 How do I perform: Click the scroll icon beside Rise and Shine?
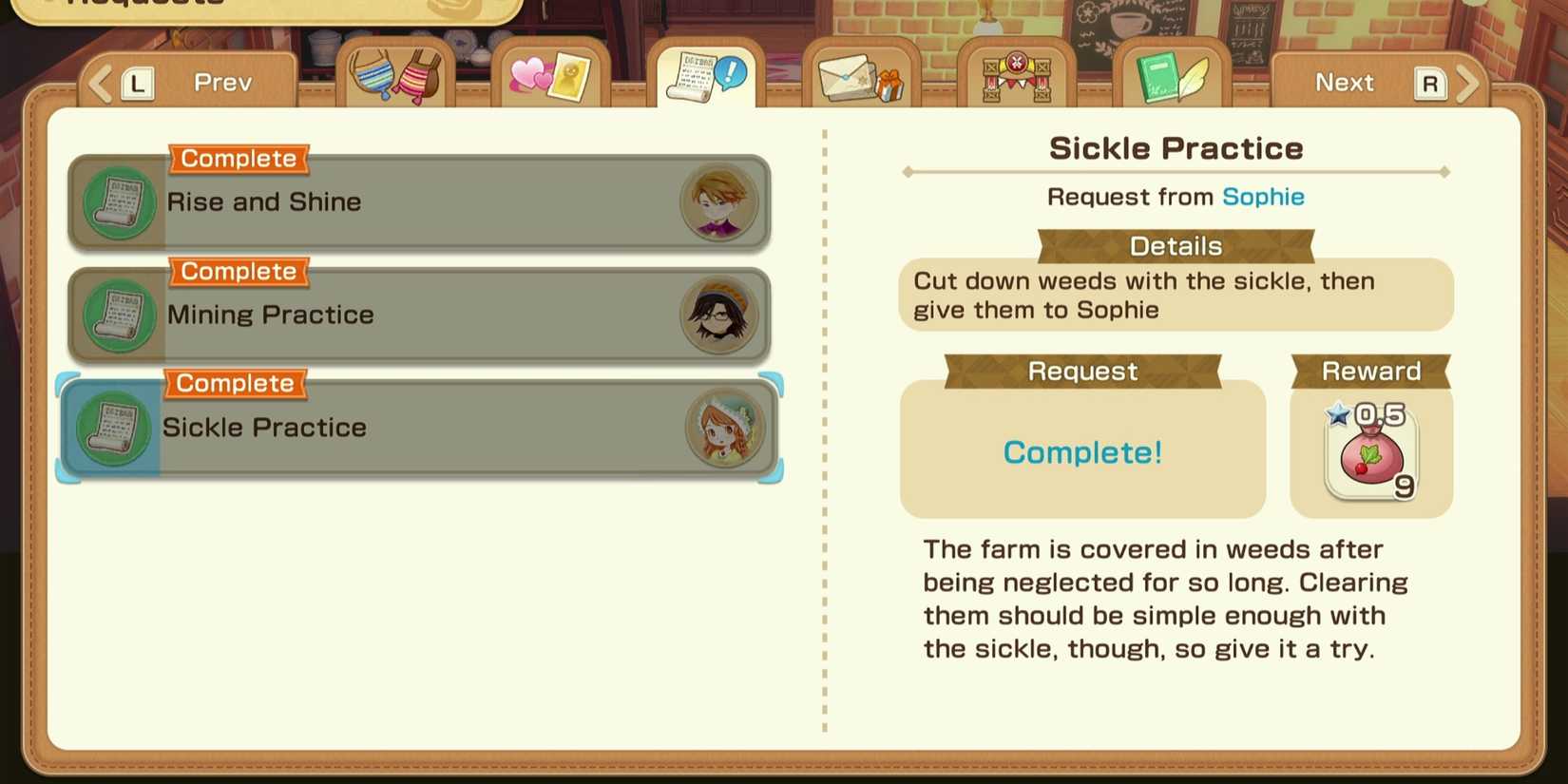pos(117,202)
